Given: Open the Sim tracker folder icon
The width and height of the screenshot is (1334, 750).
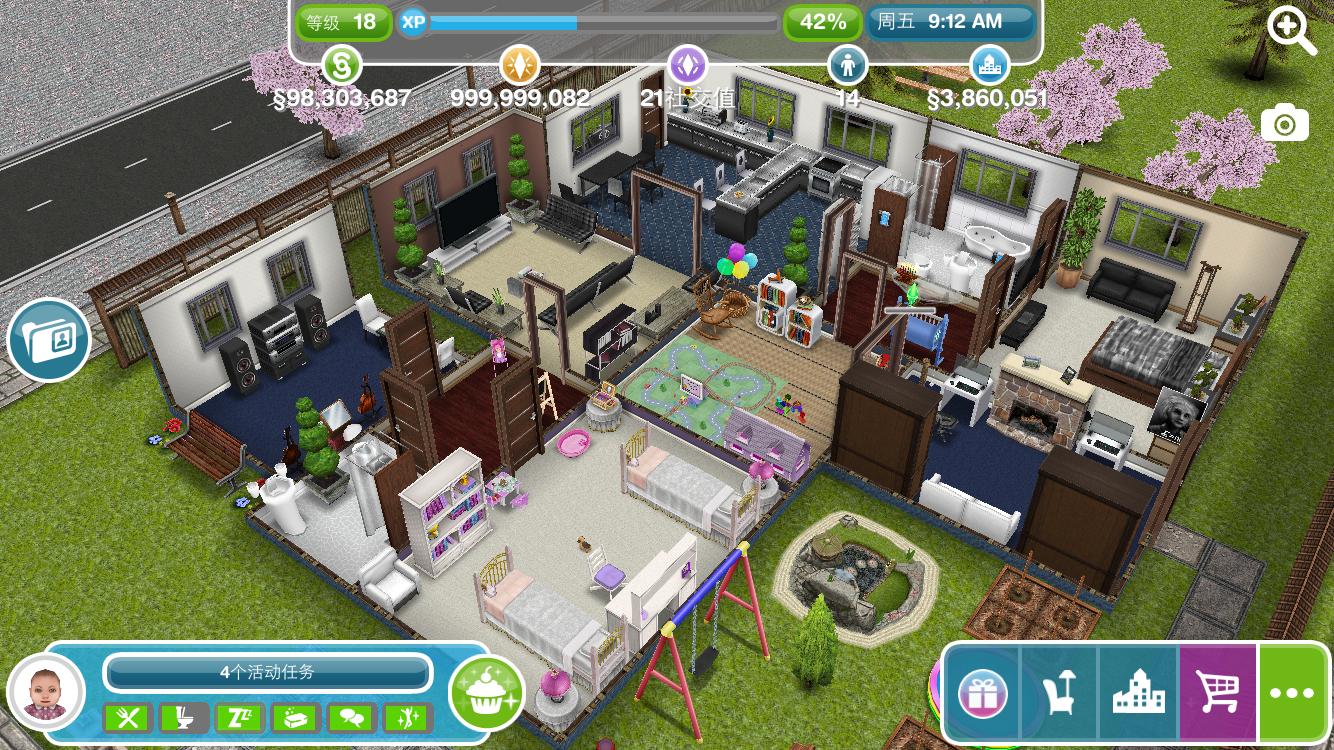Looking at the screenshot, I should [48, 340].
